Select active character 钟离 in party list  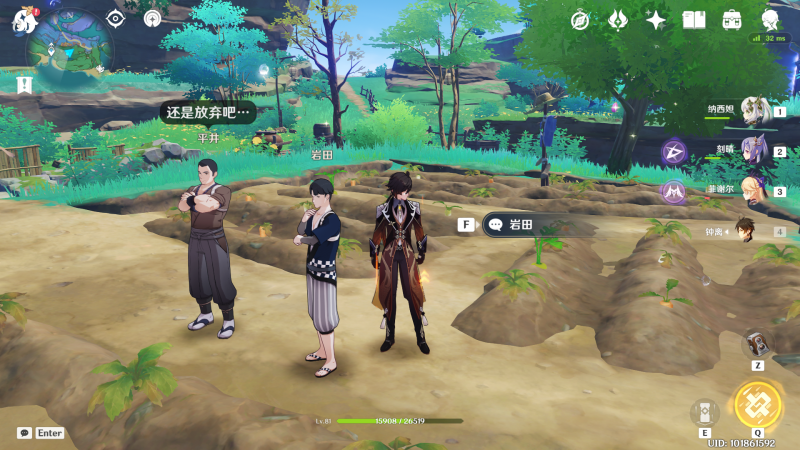point(745,231)
